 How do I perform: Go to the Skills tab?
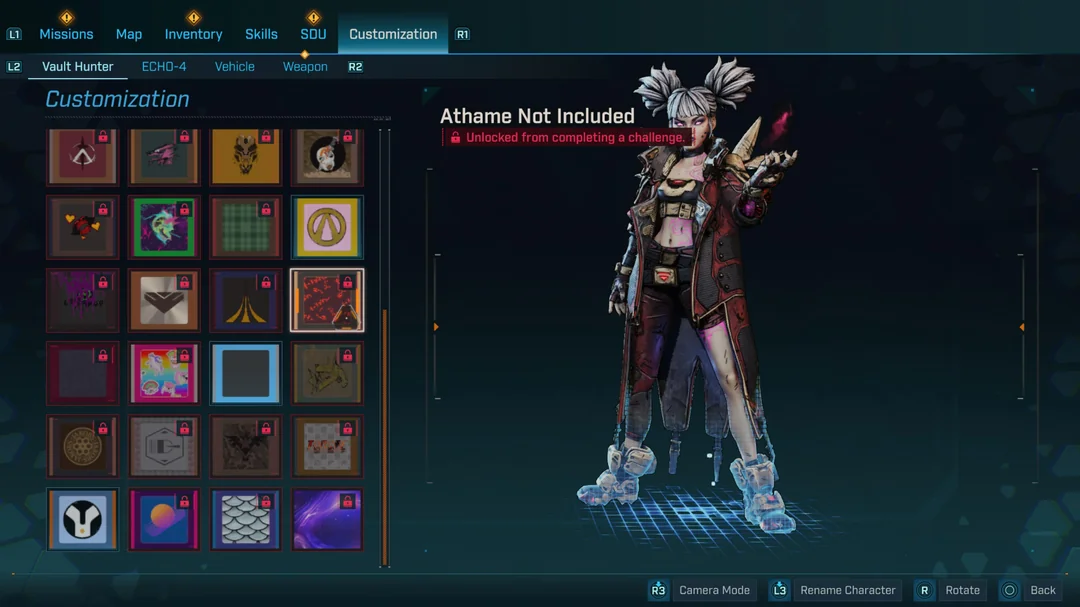click(261, 34)
